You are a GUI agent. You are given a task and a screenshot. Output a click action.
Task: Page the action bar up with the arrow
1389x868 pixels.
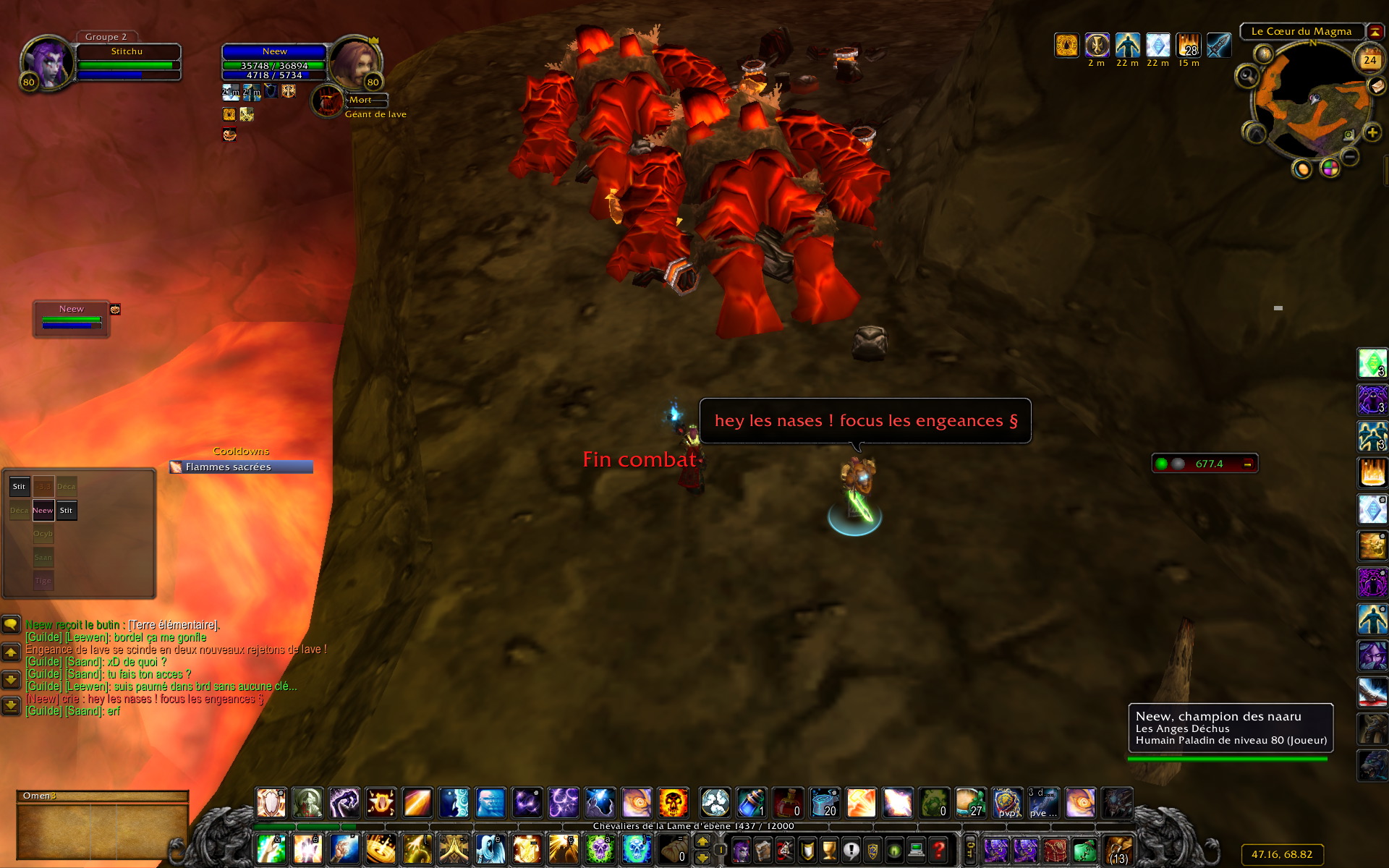pos(702,842)
